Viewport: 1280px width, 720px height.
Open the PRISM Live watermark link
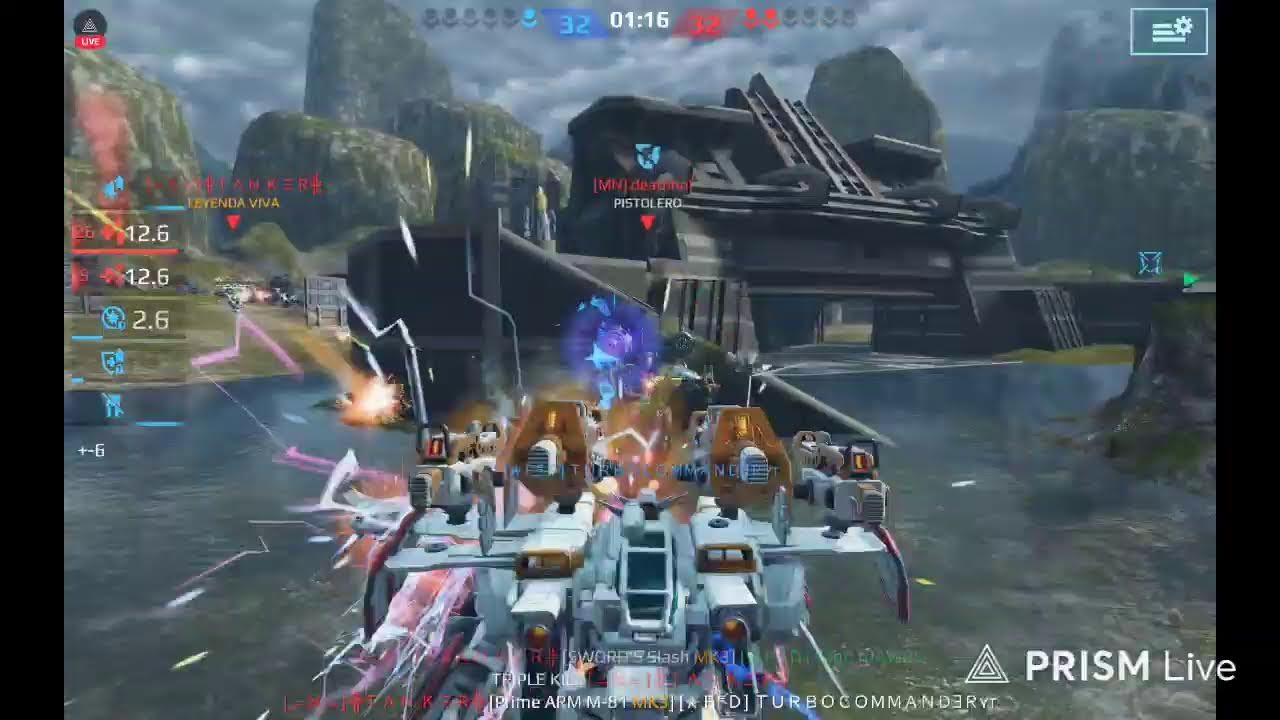tap(1090, 663)
